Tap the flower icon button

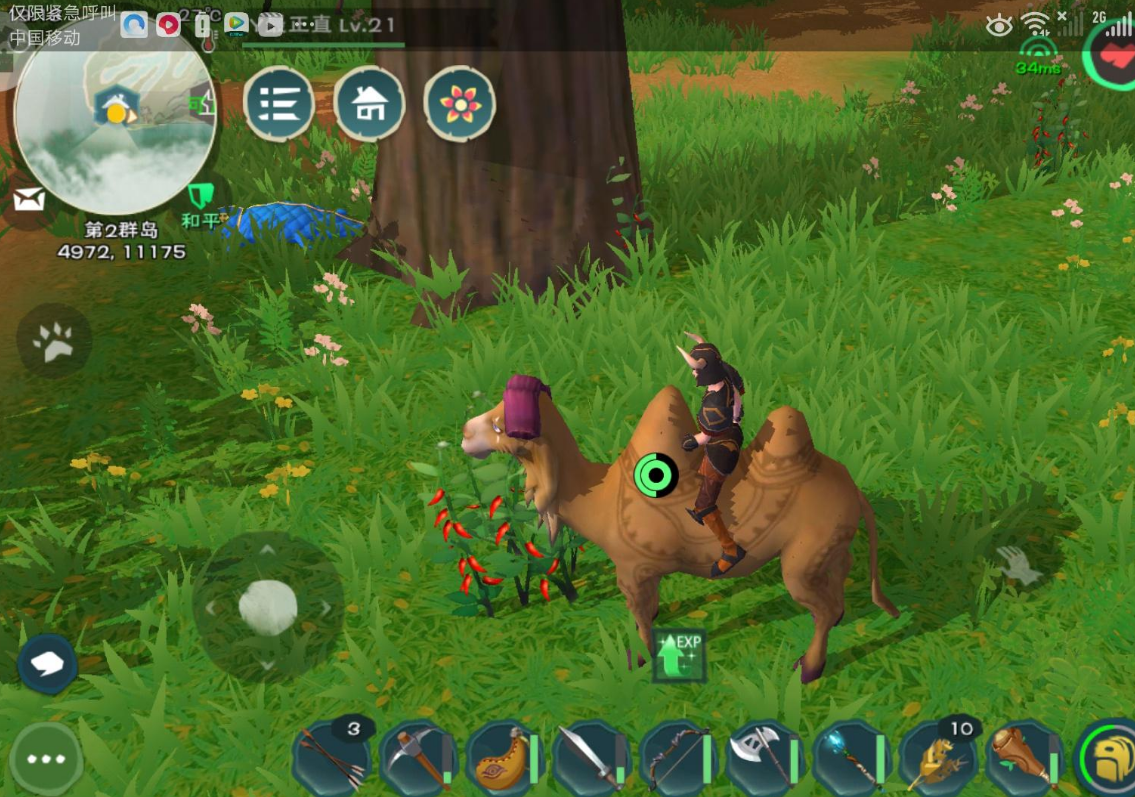tap(460, 103)
